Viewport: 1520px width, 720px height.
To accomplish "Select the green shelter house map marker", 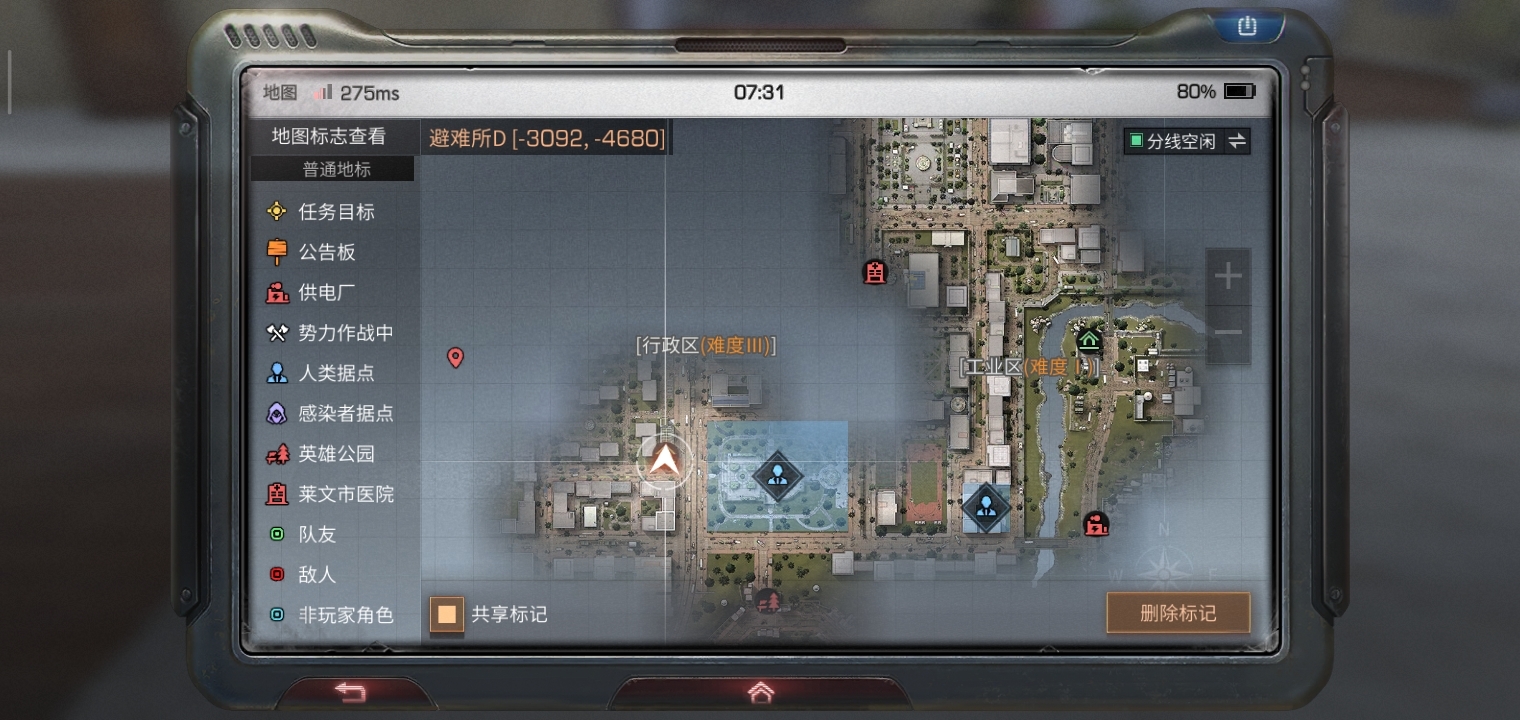I will (1089, 340).
